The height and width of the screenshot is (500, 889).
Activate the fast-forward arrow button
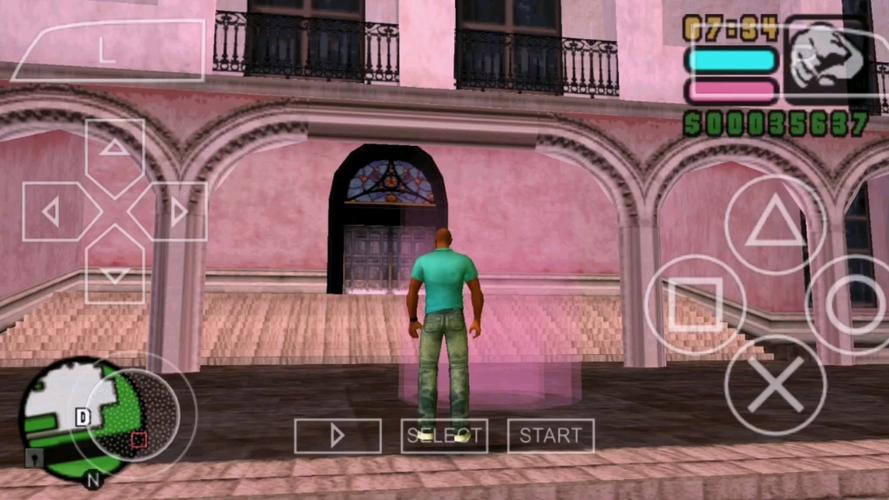coord(337,436)
